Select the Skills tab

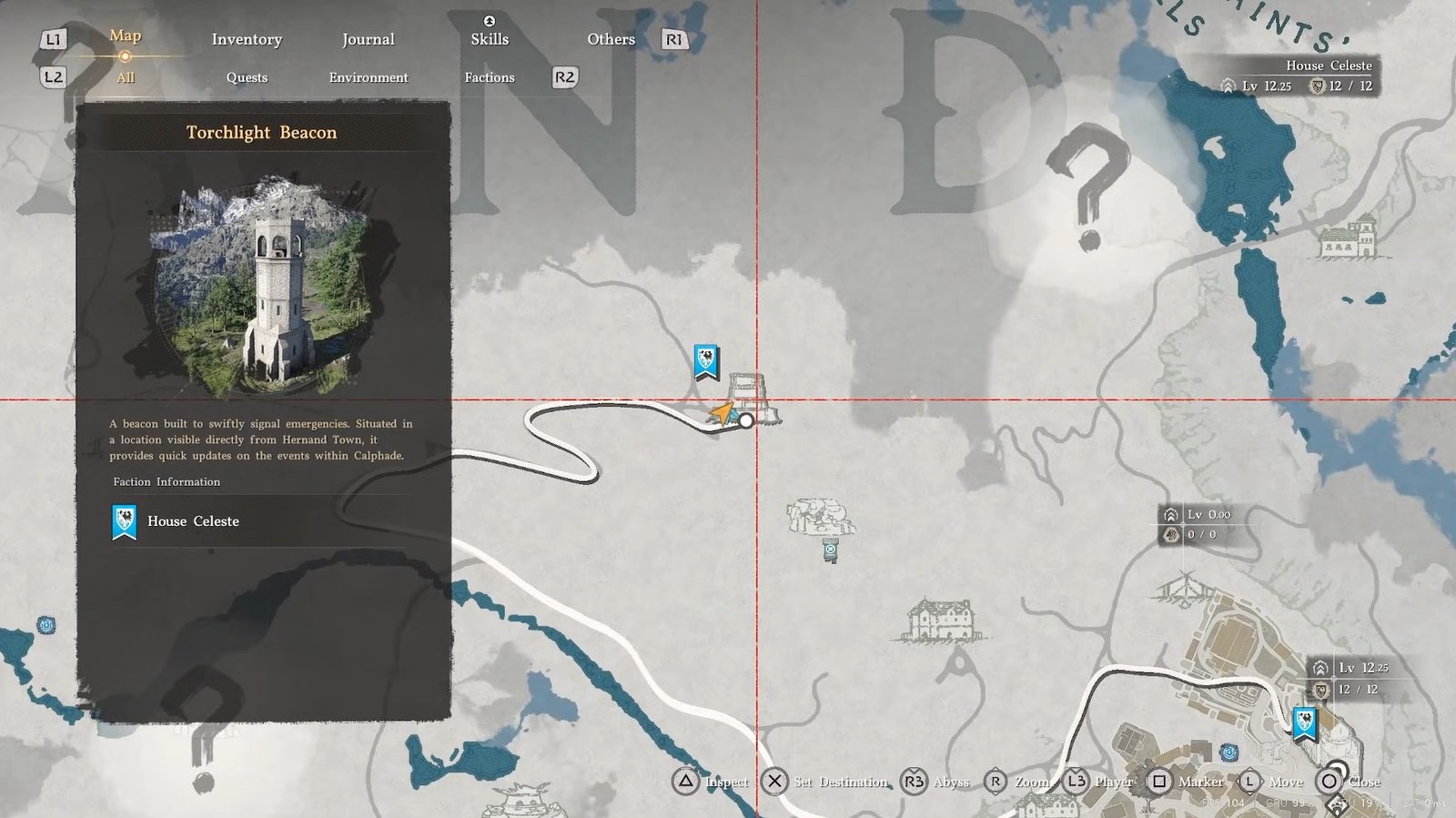click(x=490, y=38)
